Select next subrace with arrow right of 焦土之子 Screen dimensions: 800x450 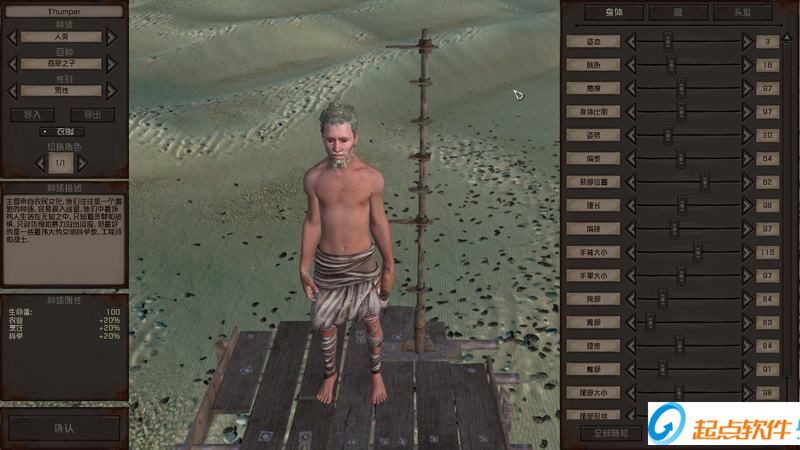[x=112, y=64]
